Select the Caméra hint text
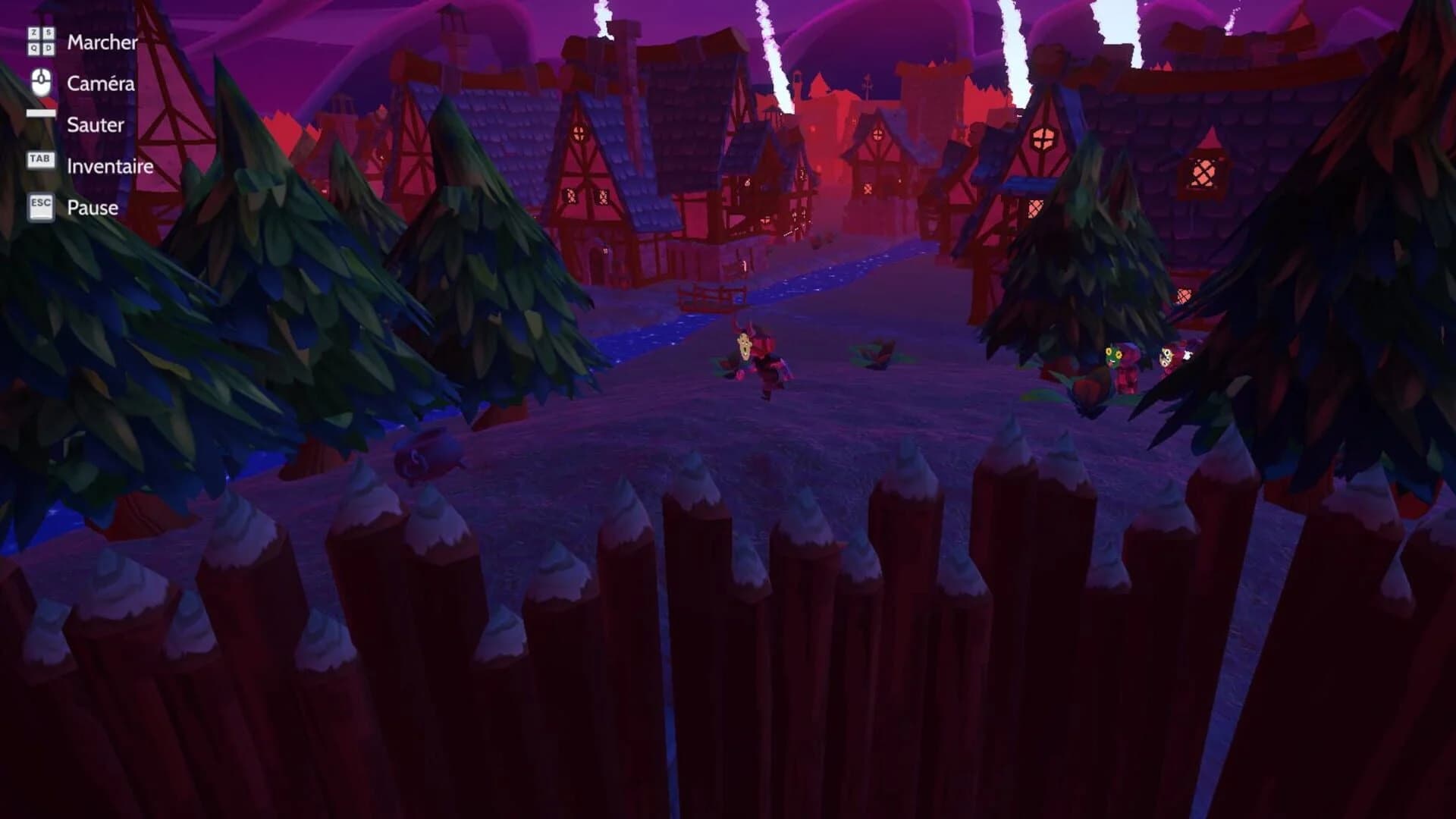Screen dimensions: 1456x819 [x=101, y=84]
